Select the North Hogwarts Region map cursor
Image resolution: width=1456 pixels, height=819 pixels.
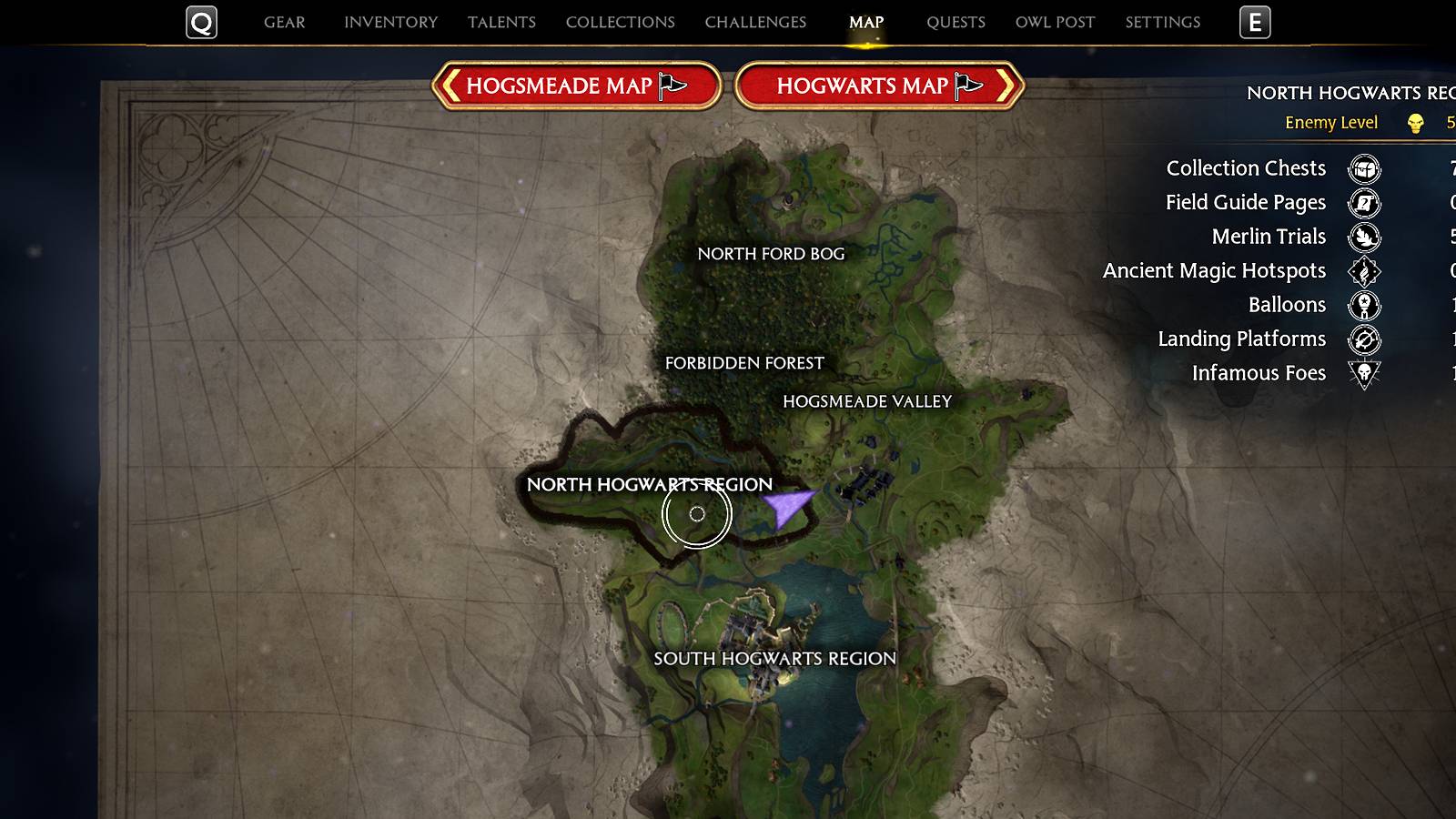(698, 514)
